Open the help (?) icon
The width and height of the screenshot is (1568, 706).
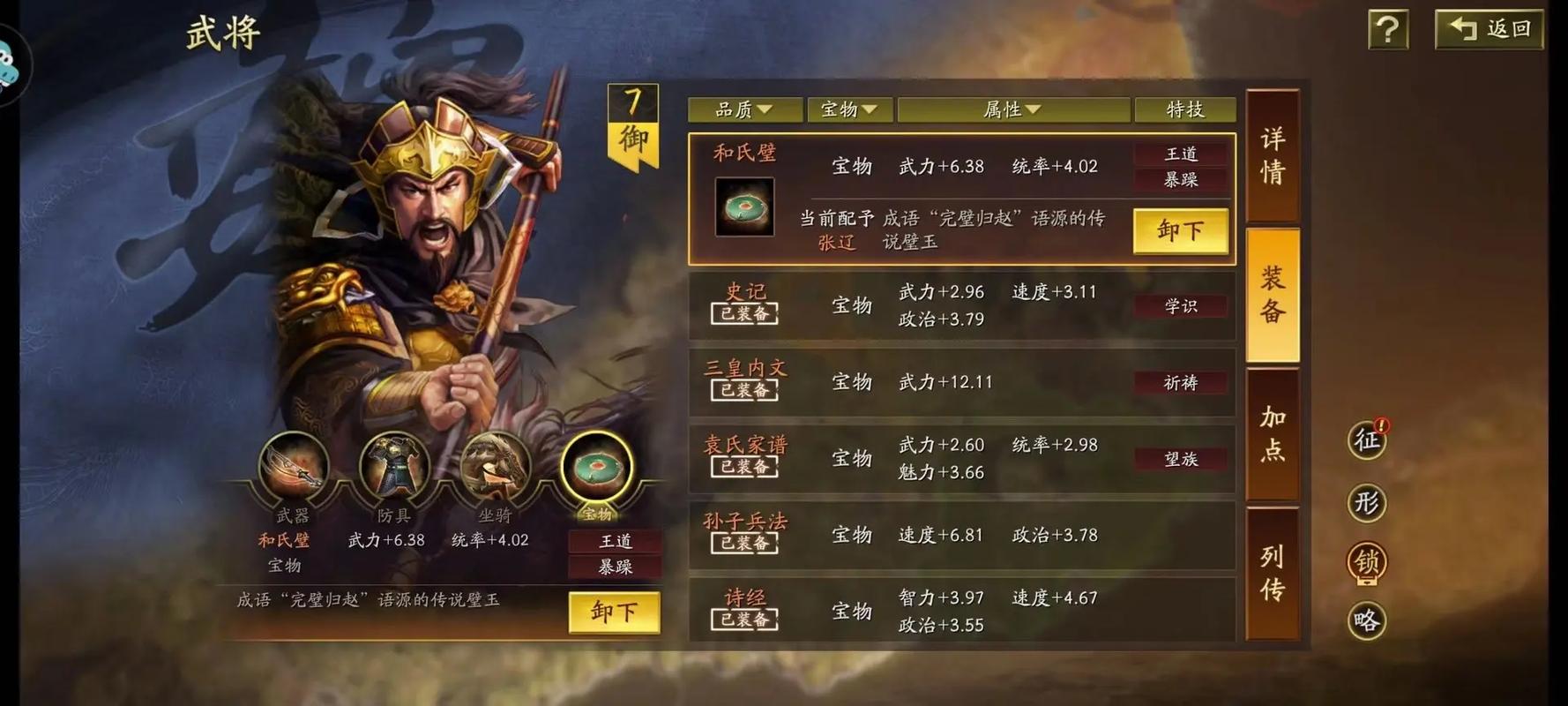tap(1387, 29)
